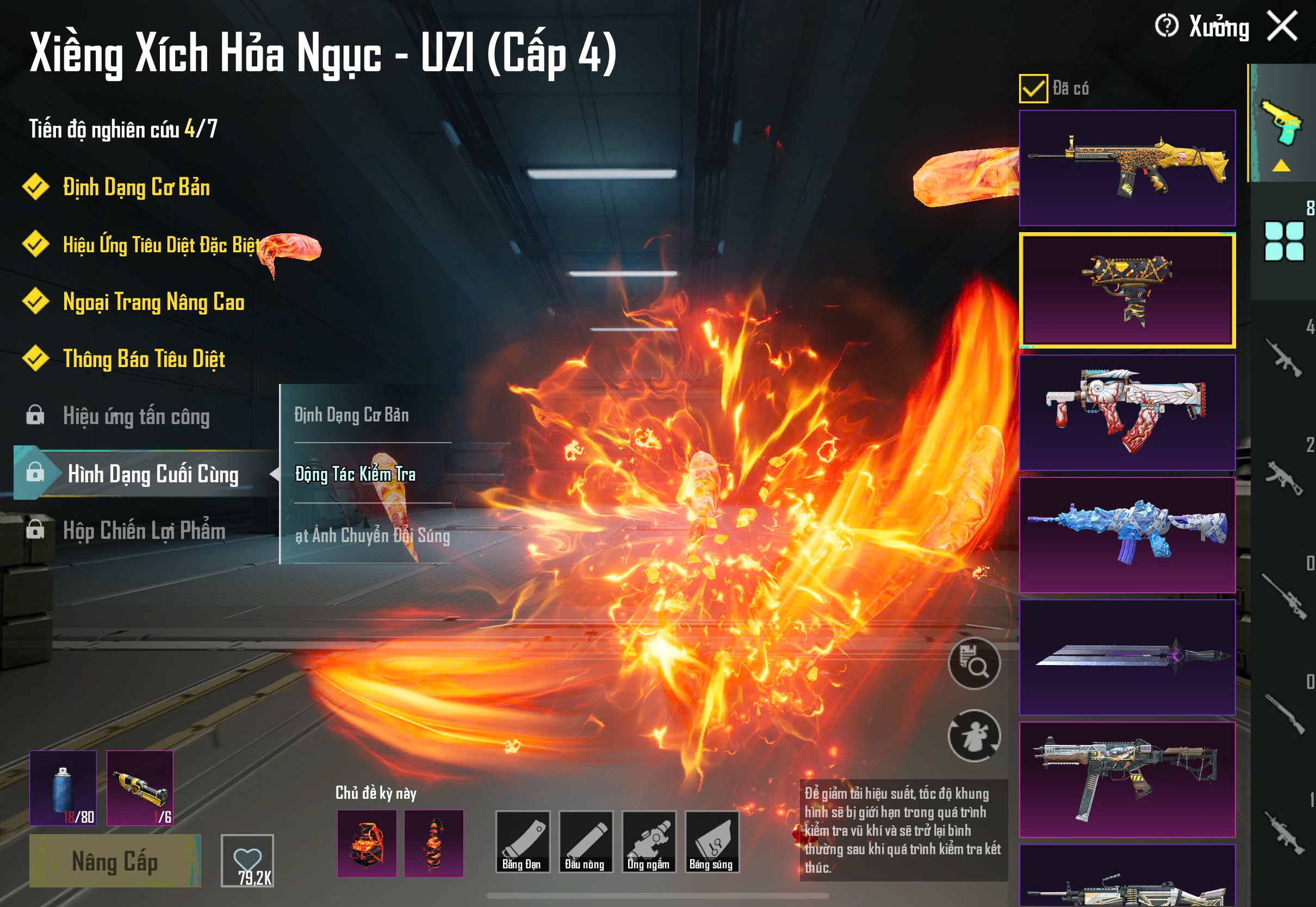The height and width of the screenshot is (907, 1316).
Task: Open the Ống ngắm scope attachment slot
Action: click(x=648, y=842)
